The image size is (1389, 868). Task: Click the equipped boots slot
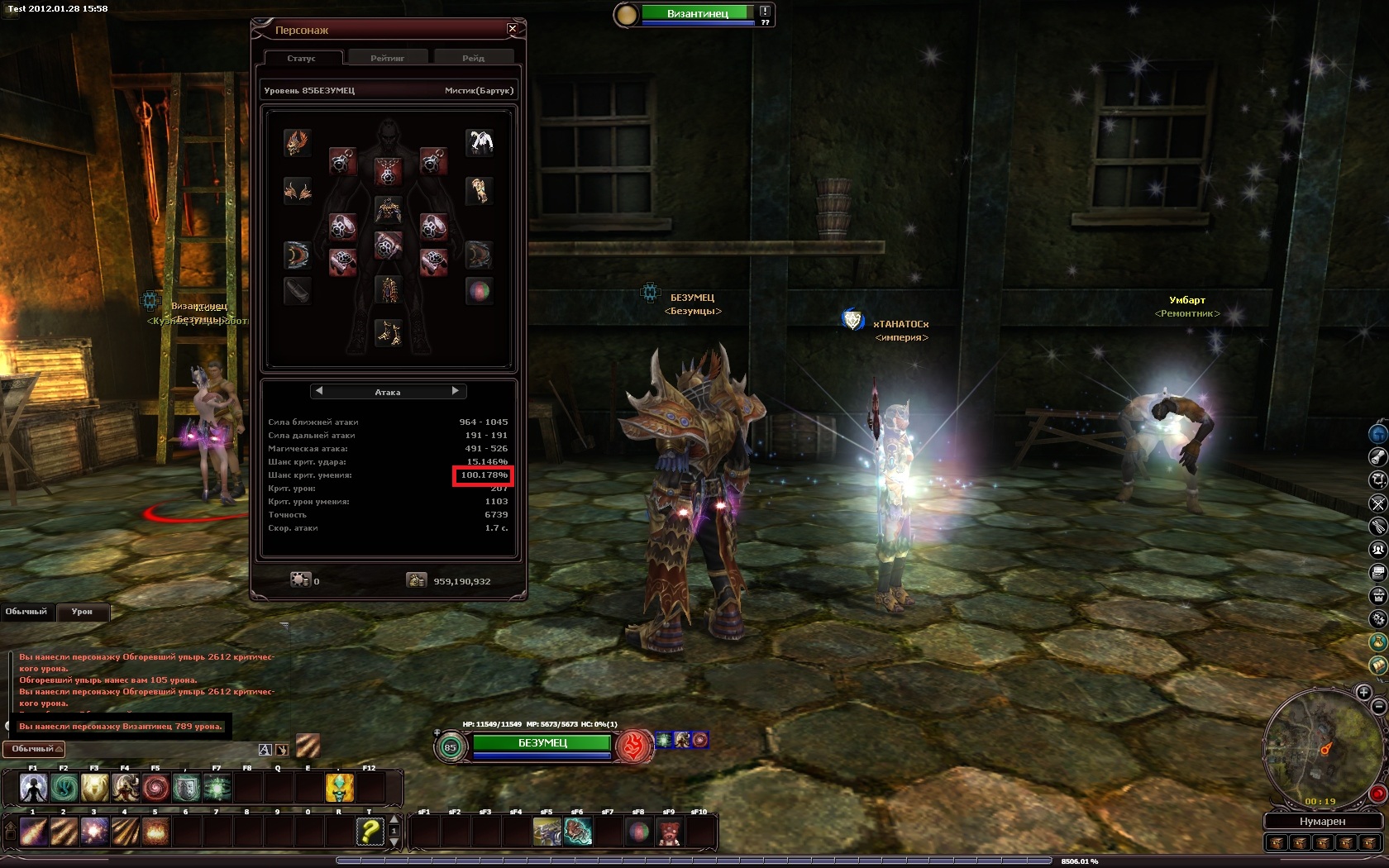click(x=388, y=331)
